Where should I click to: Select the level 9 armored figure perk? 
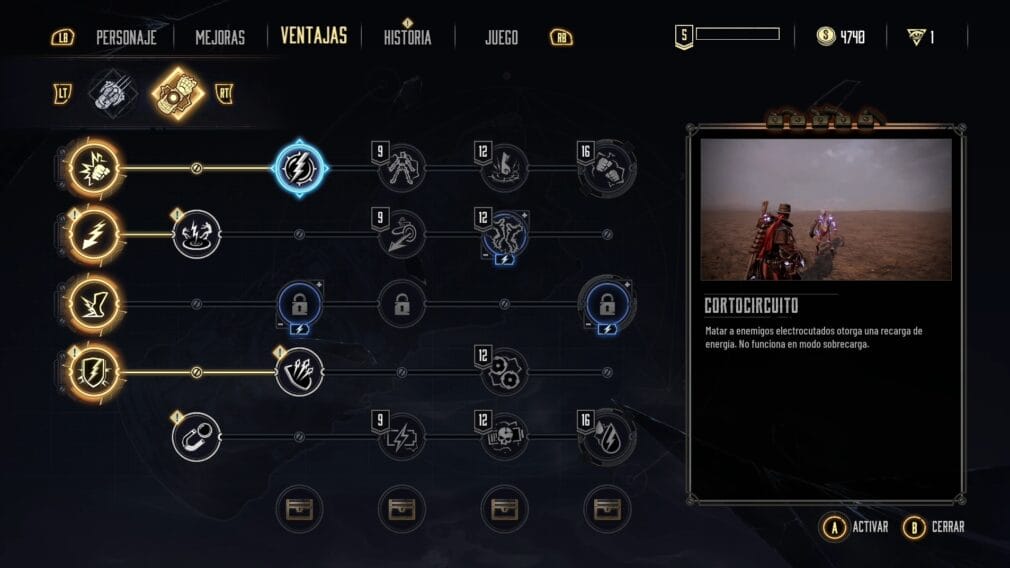402,168
